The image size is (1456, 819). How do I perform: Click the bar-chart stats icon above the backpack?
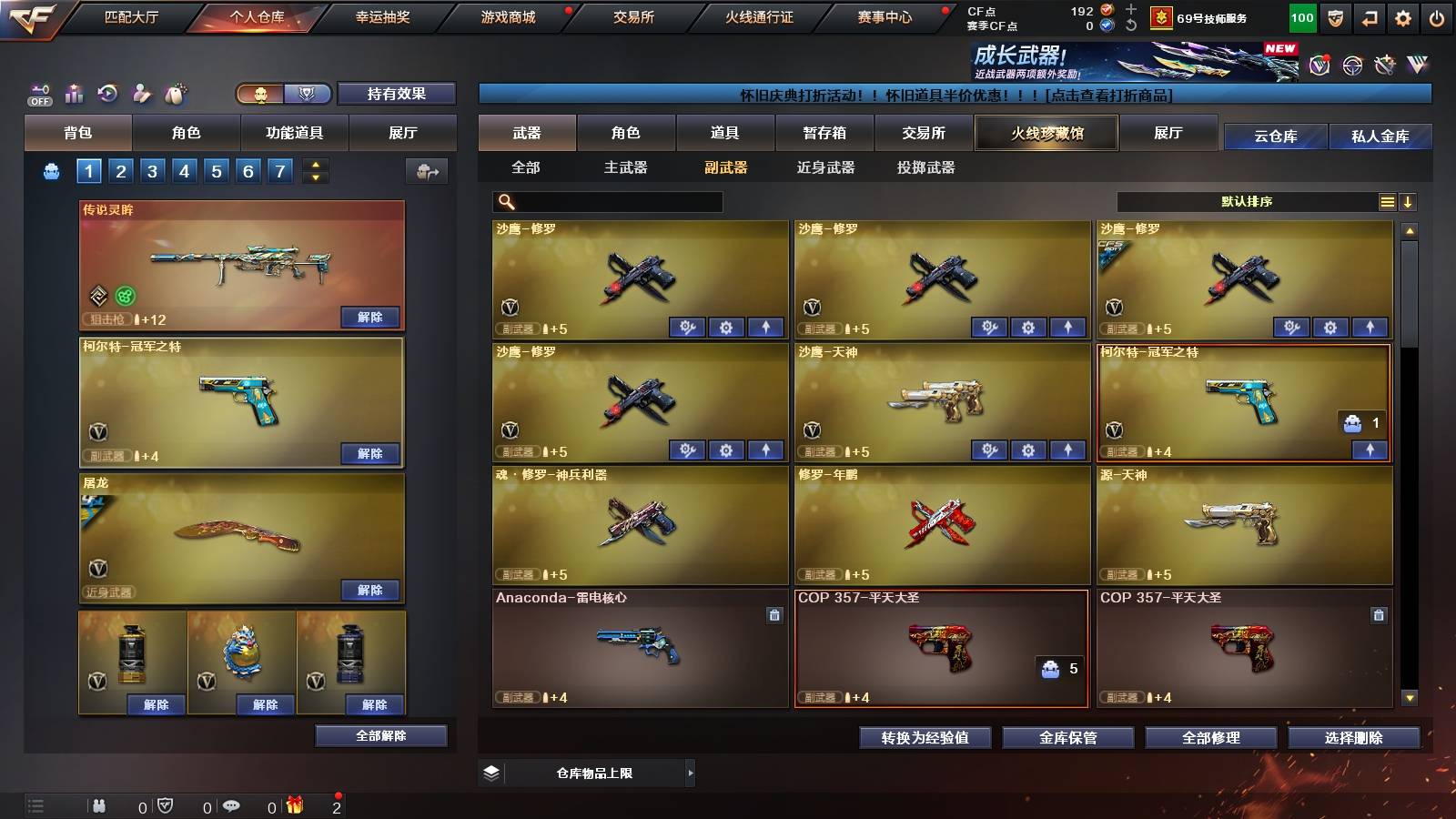tap(73, 93)
